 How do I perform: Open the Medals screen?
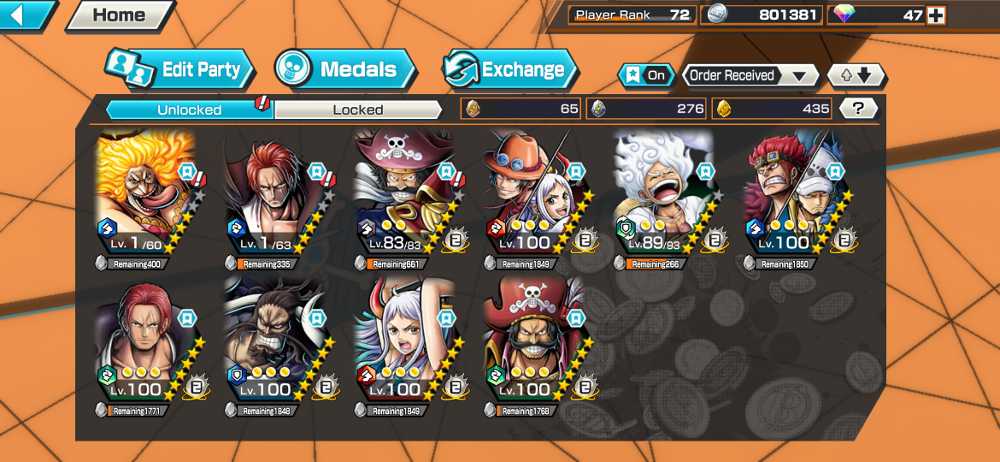coord(347,70)
